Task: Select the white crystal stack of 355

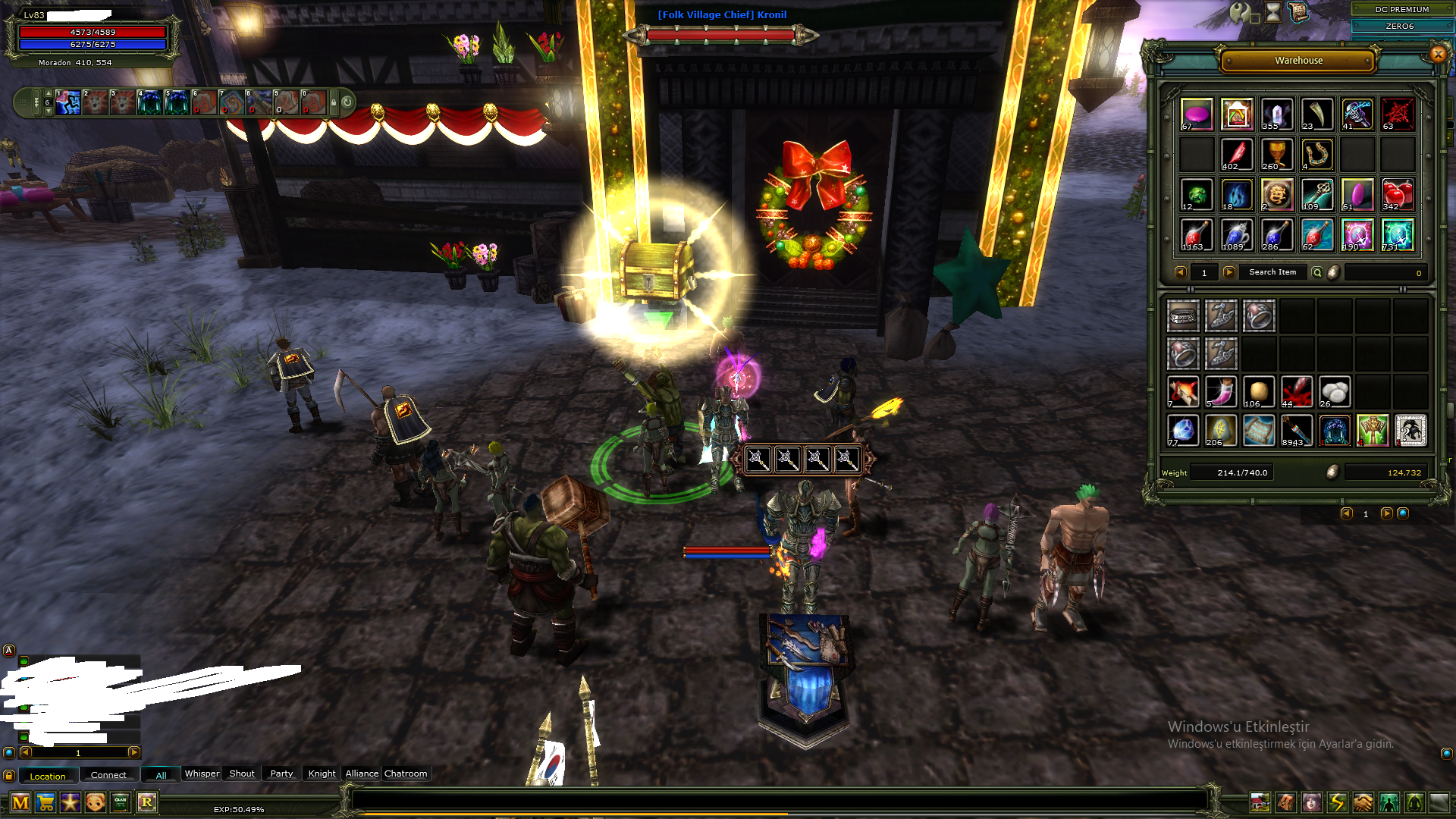Action: click(1277, 115)
